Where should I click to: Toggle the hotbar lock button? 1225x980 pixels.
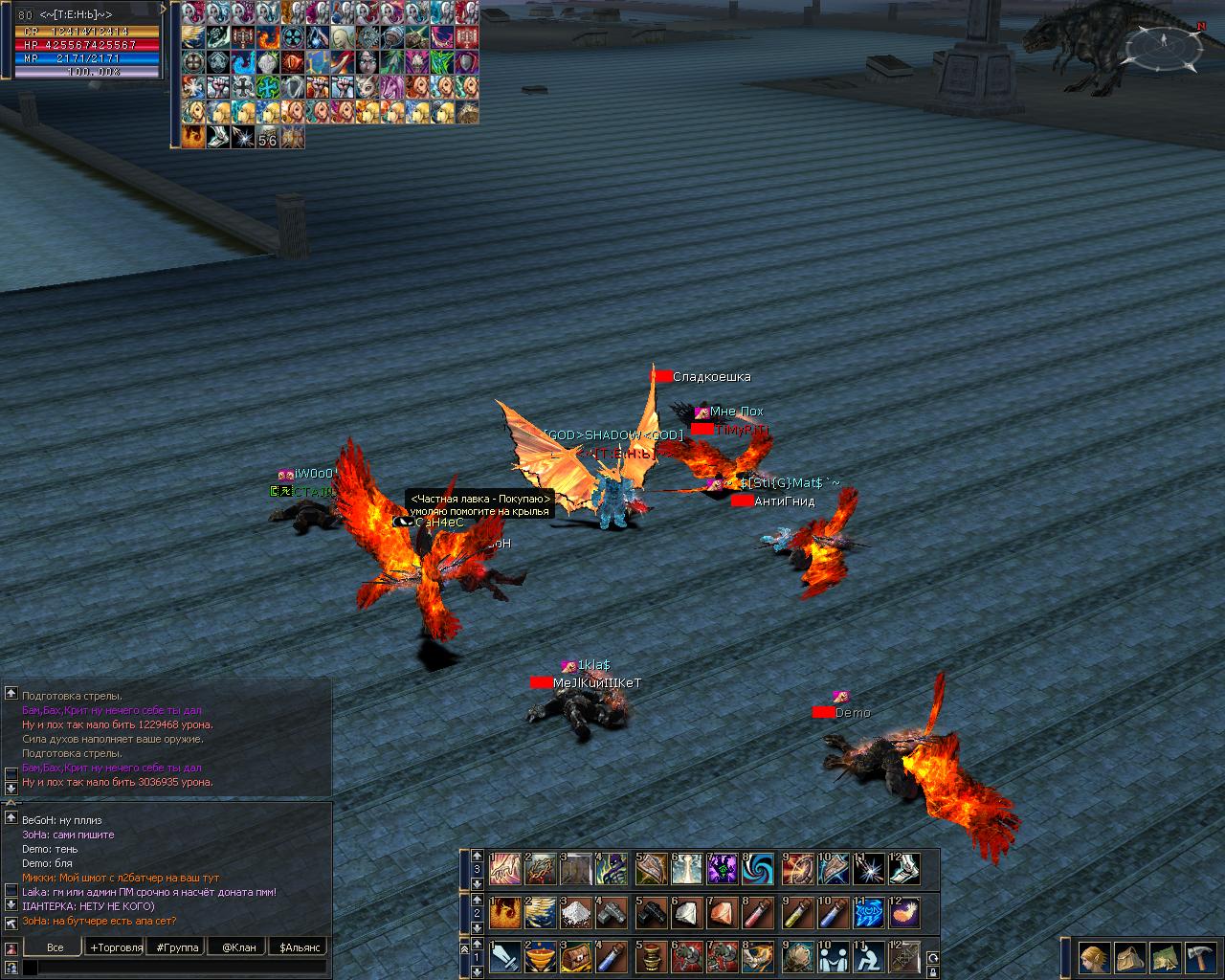[932, 971]
